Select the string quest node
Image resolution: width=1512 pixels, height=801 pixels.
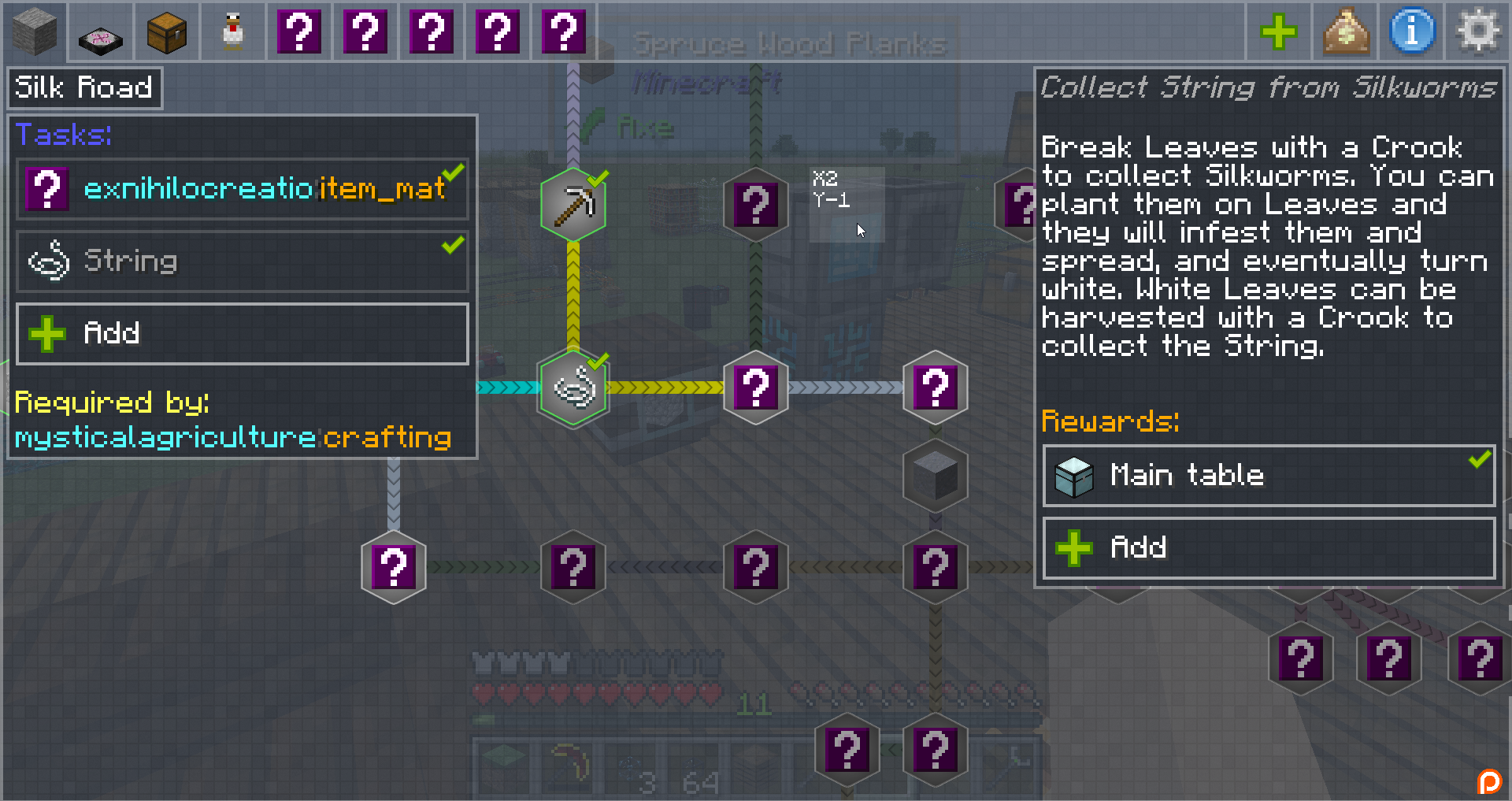pyautogui.click(x=573, y=388)
